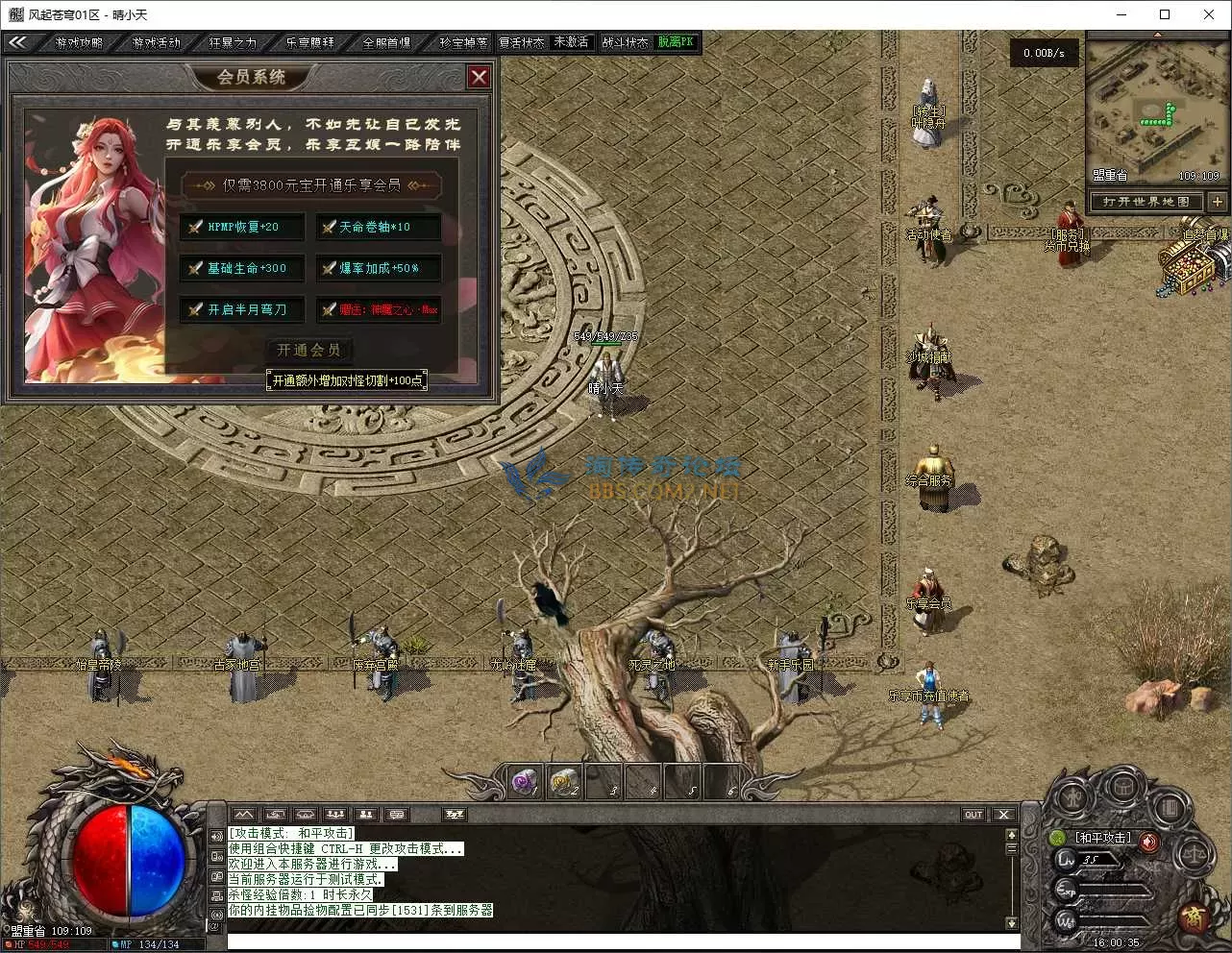Viewport: 1232px width, 953px height.
Task: Click the OUT button on the chat bar
Action: pyautogui.click(x=973, y=815)
